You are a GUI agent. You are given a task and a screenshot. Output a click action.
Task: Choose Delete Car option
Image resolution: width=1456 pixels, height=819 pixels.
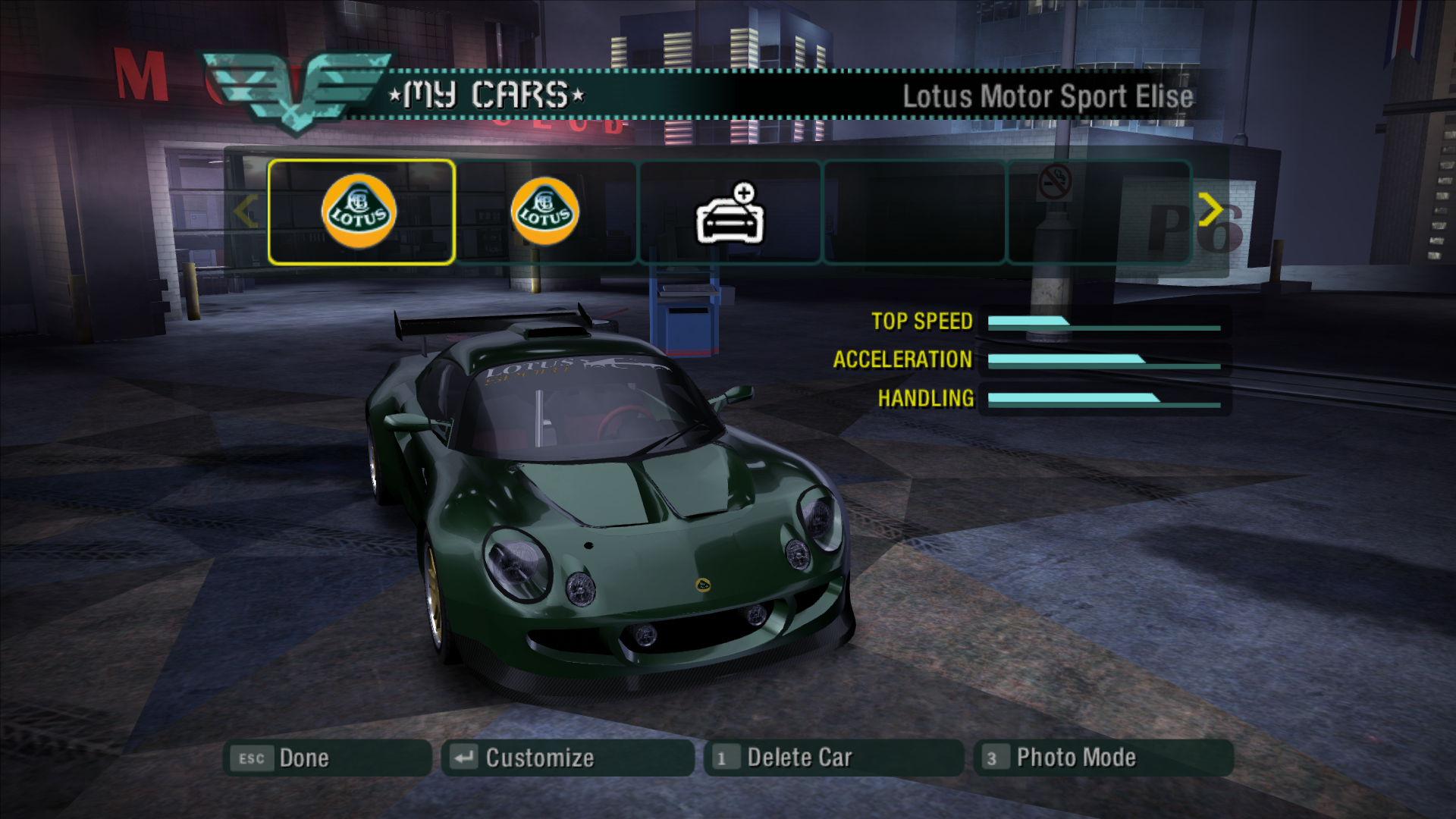click(x=833, y=758)
